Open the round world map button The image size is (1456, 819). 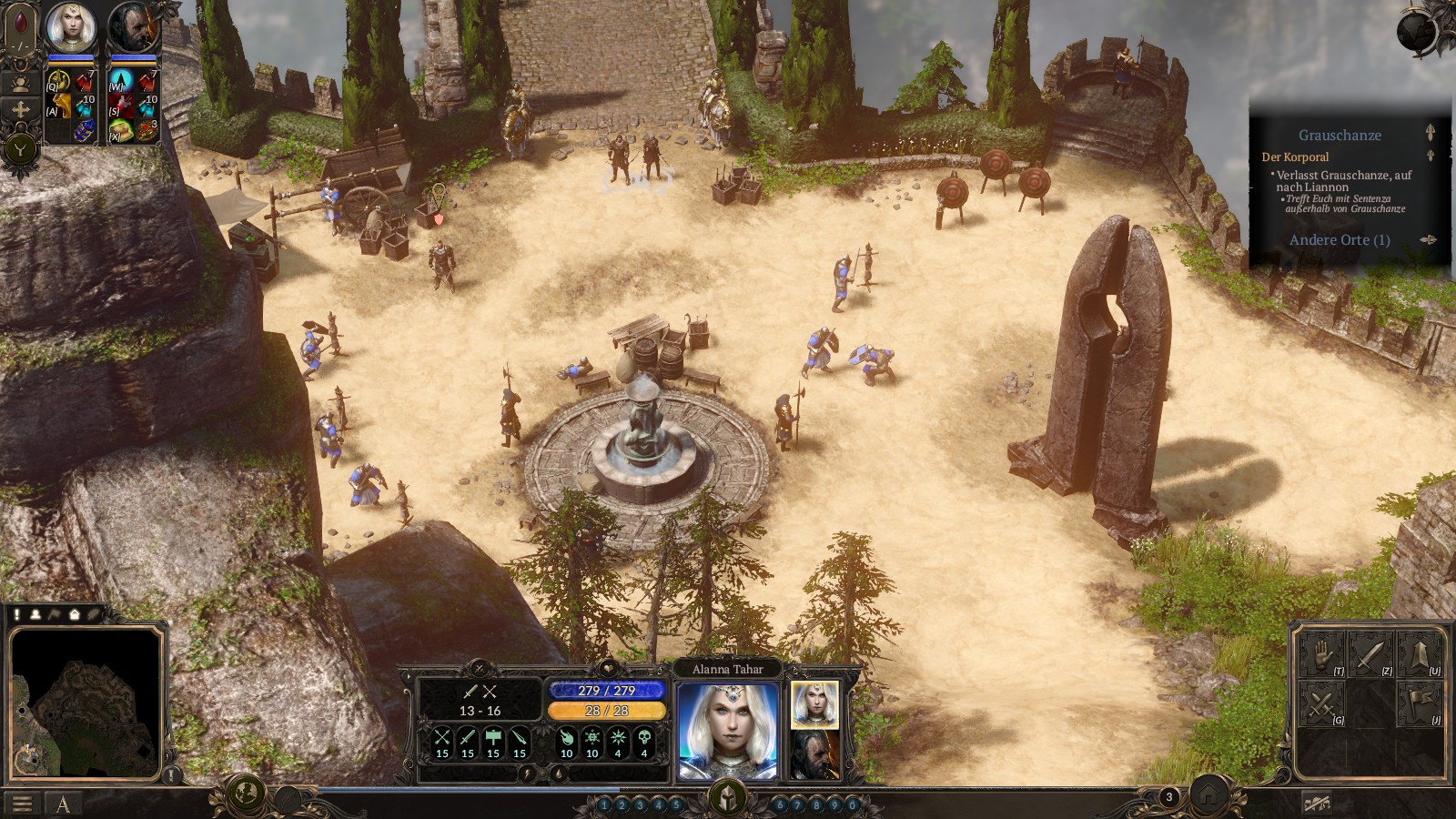244,794
